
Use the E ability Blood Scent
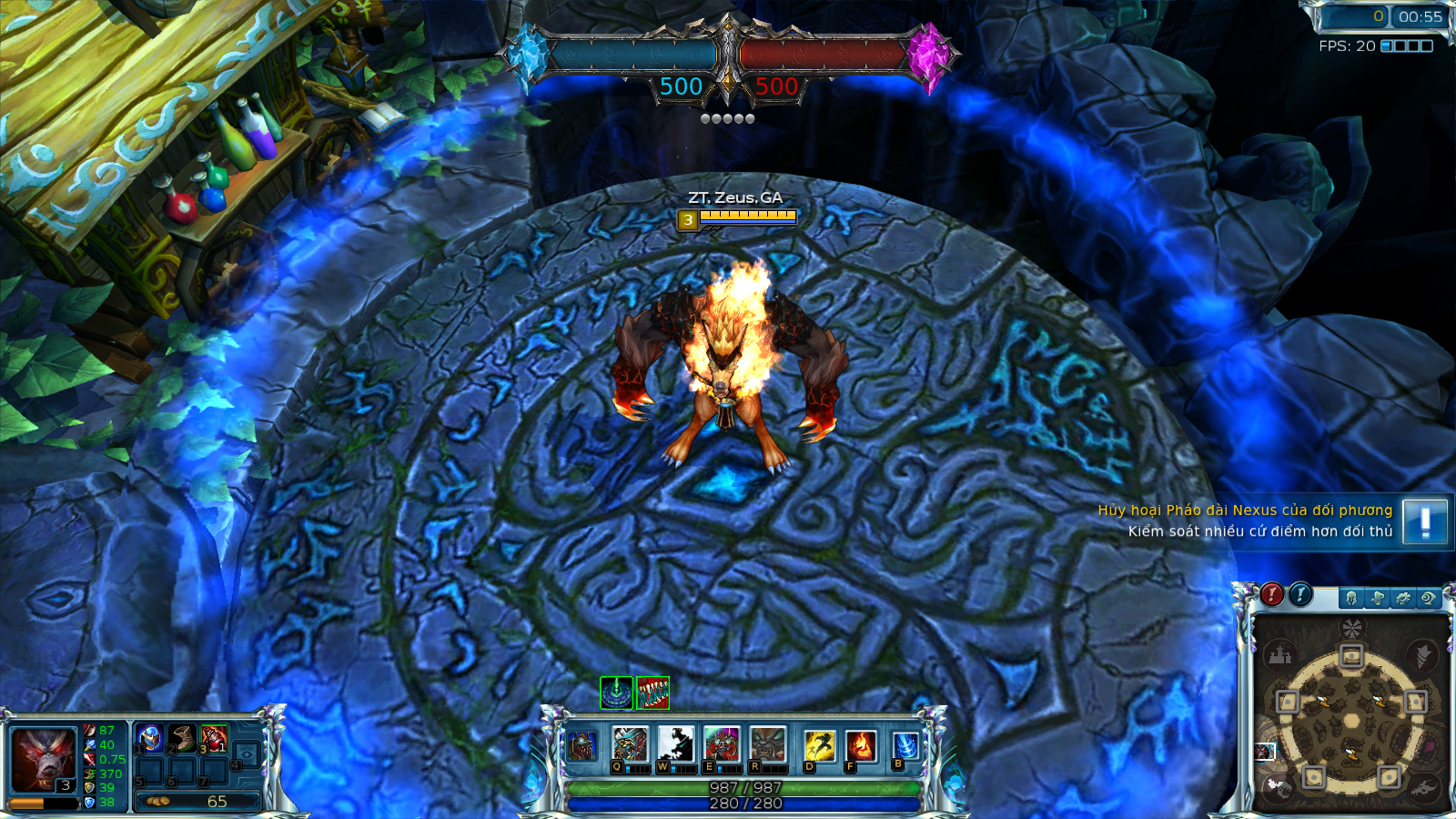(723, 743)
